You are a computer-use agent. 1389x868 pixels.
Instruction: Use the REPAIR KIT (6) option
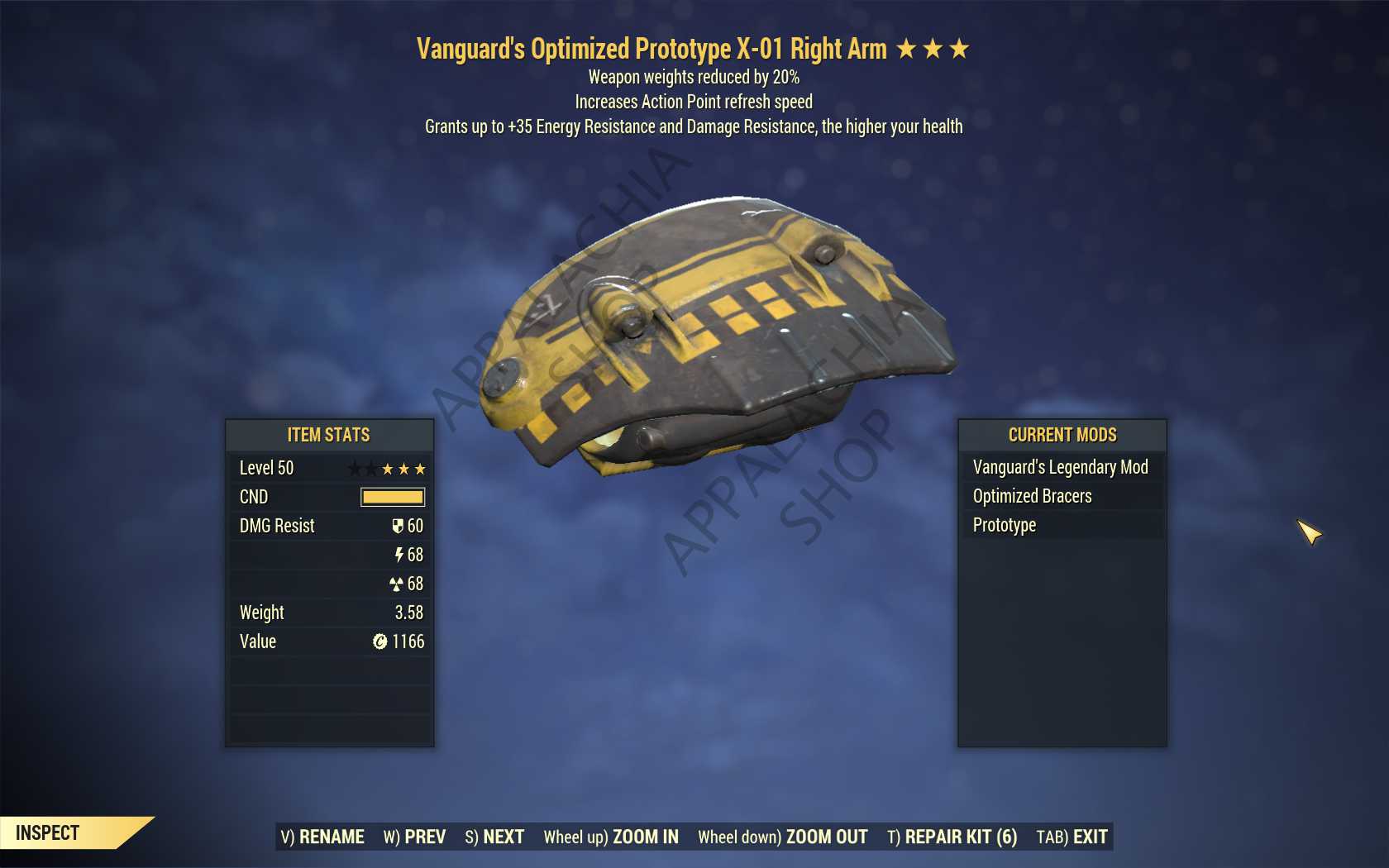(x=952, y=837)
